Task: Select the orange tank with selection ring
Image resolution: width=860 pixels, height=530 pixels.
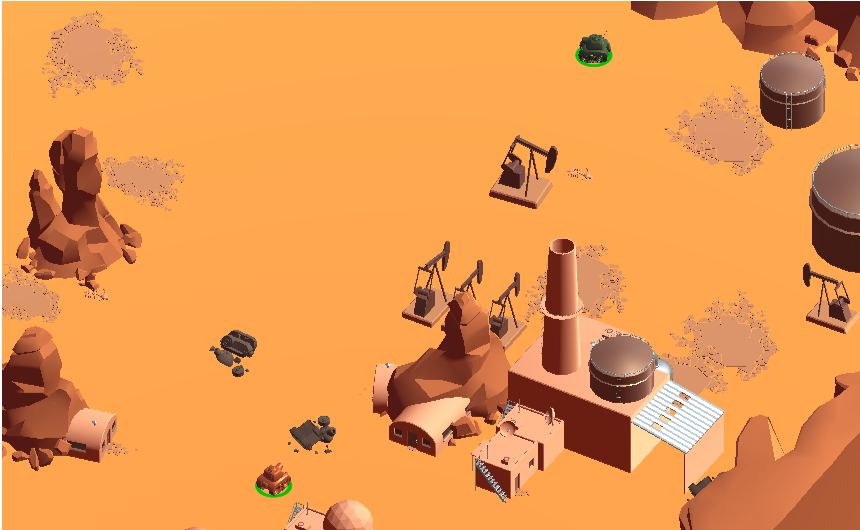Action: click(x=273, y=478)
